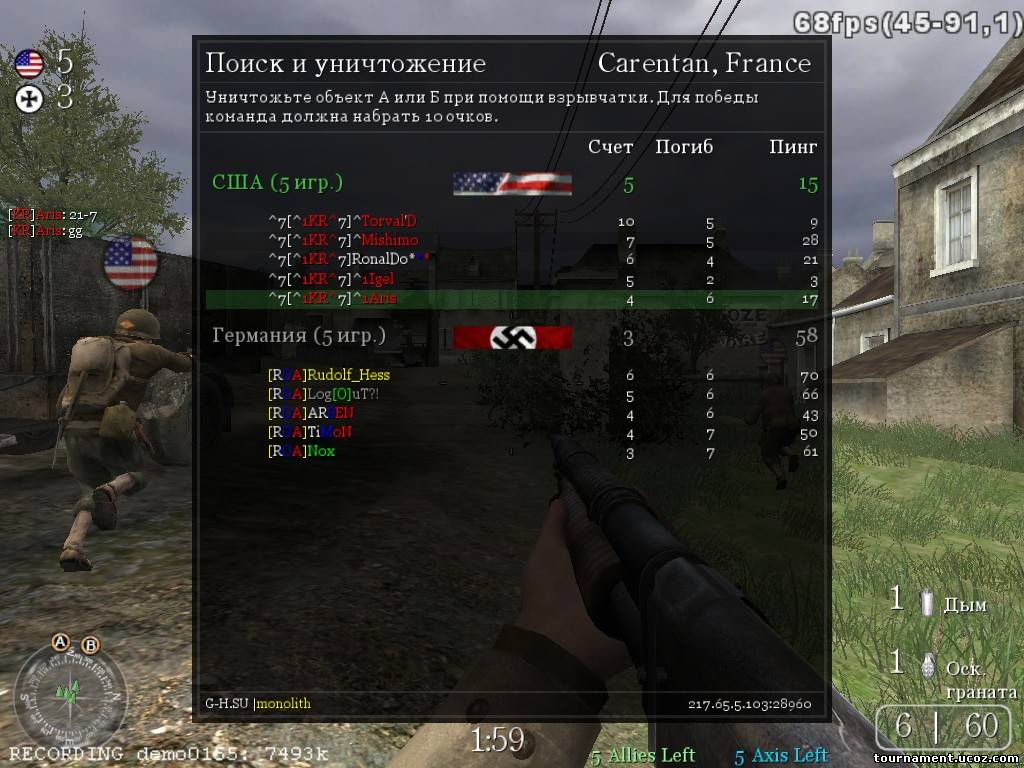Click objective marker B on compass

[x=90, y=646]
